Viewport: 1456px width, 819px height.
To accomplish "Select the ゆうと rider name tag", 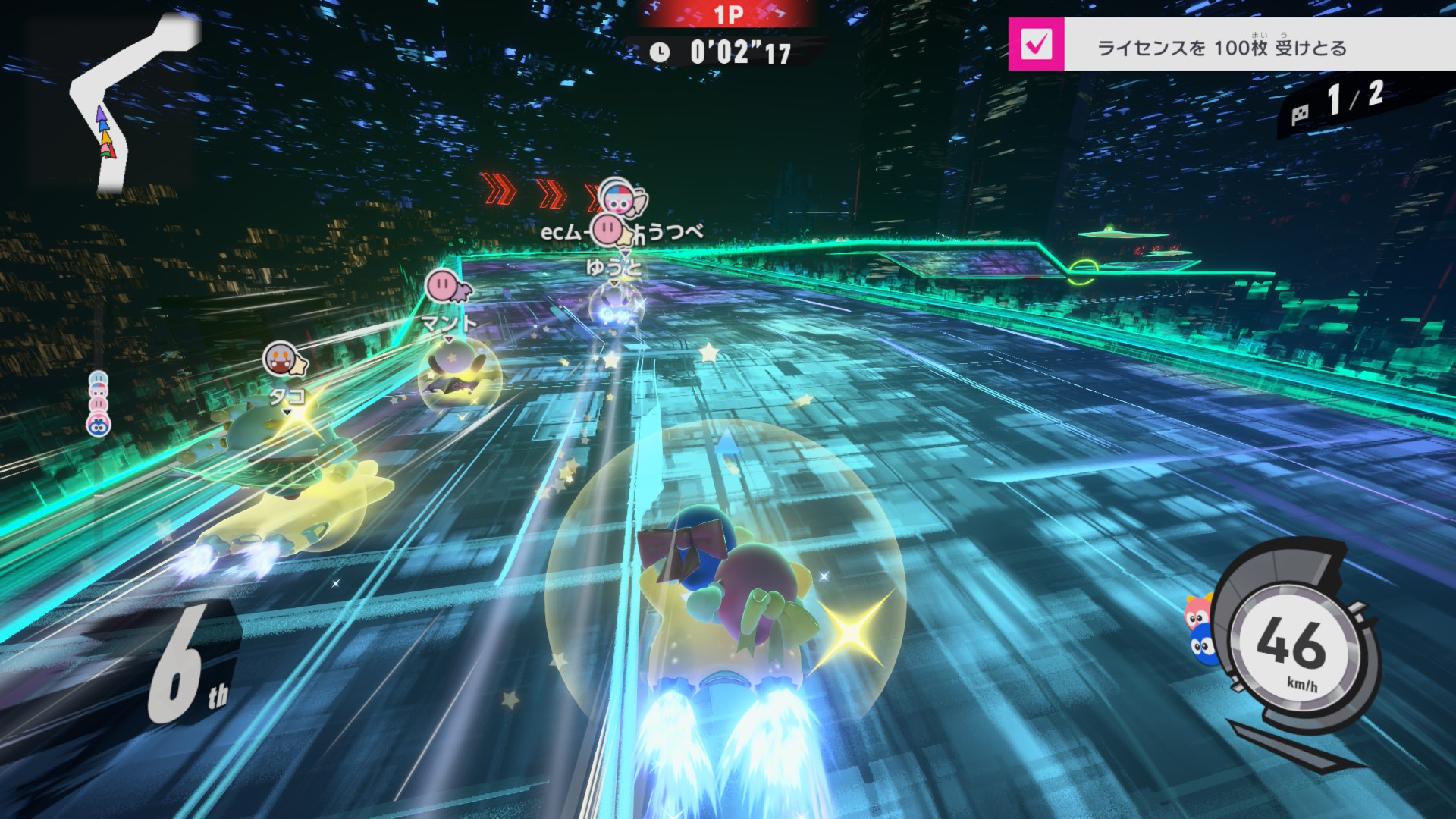I will point(613,267).
